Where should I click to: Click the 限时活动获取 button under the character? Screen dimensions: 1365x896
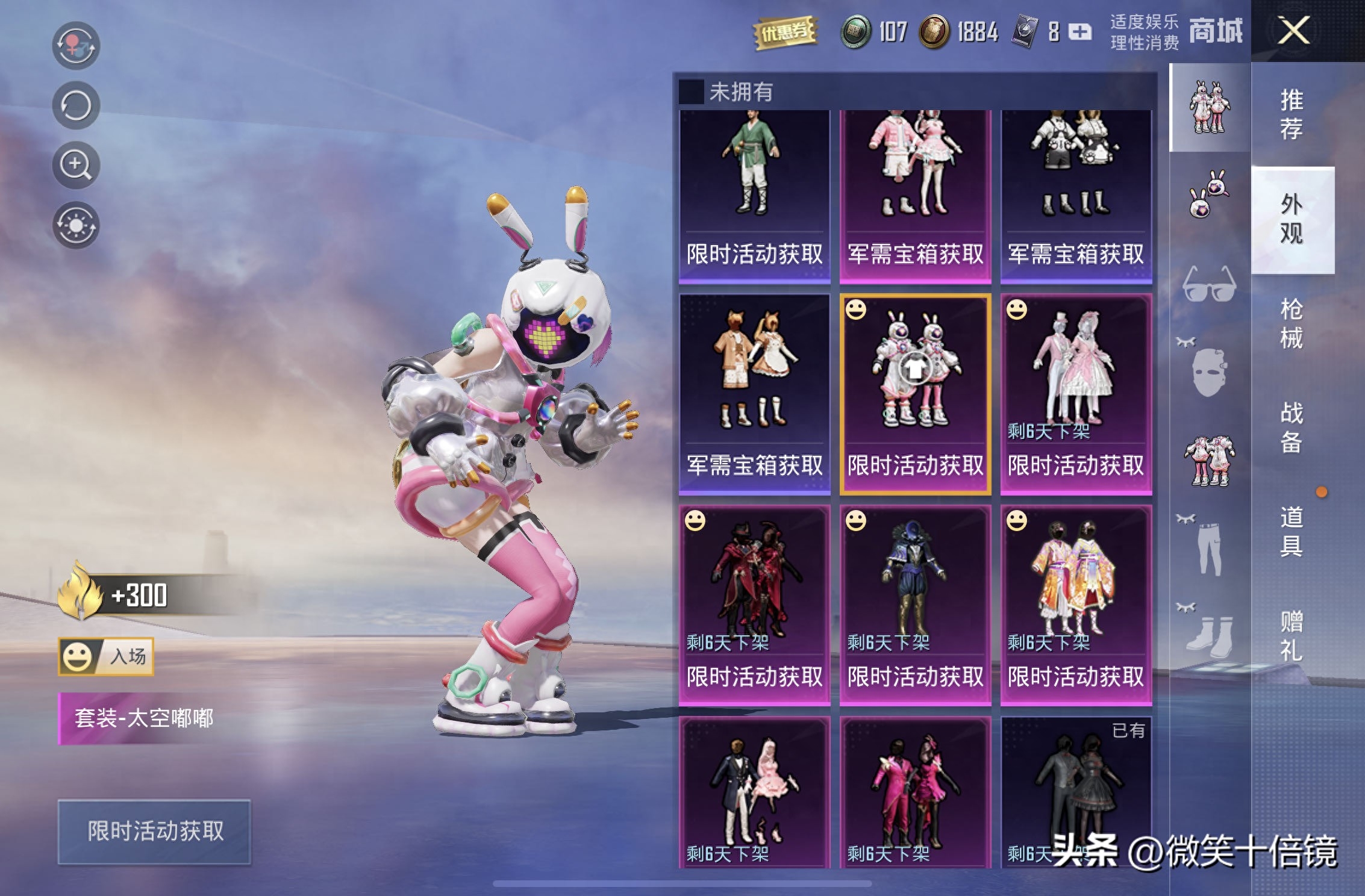(x=155, y=832)
